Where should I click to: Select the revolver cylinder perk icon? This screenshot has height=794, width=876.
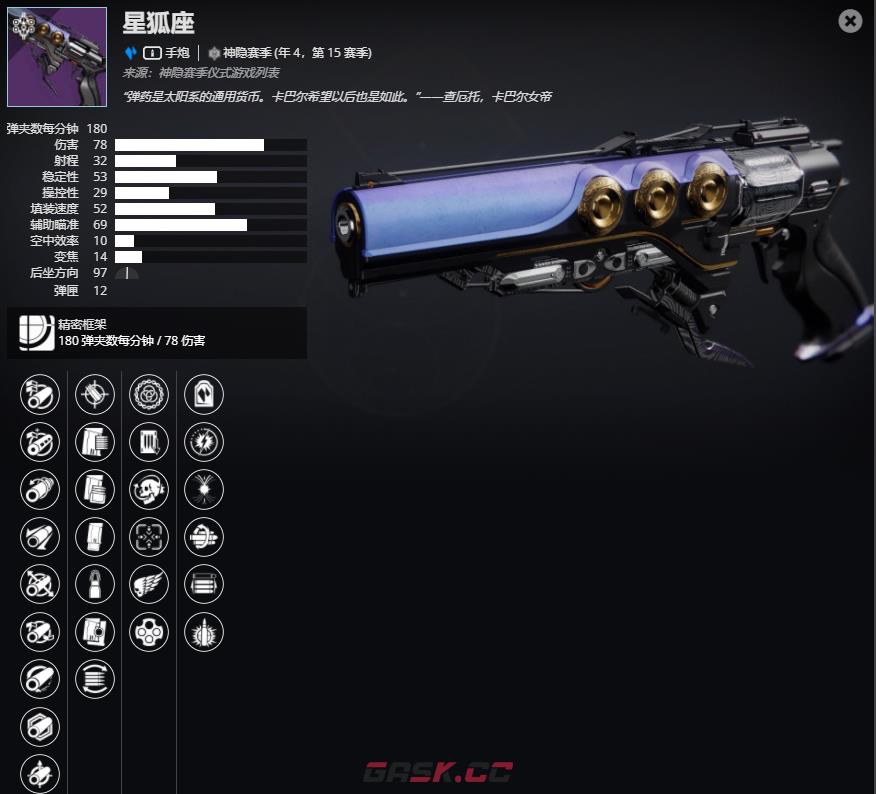tap(149, 632)
